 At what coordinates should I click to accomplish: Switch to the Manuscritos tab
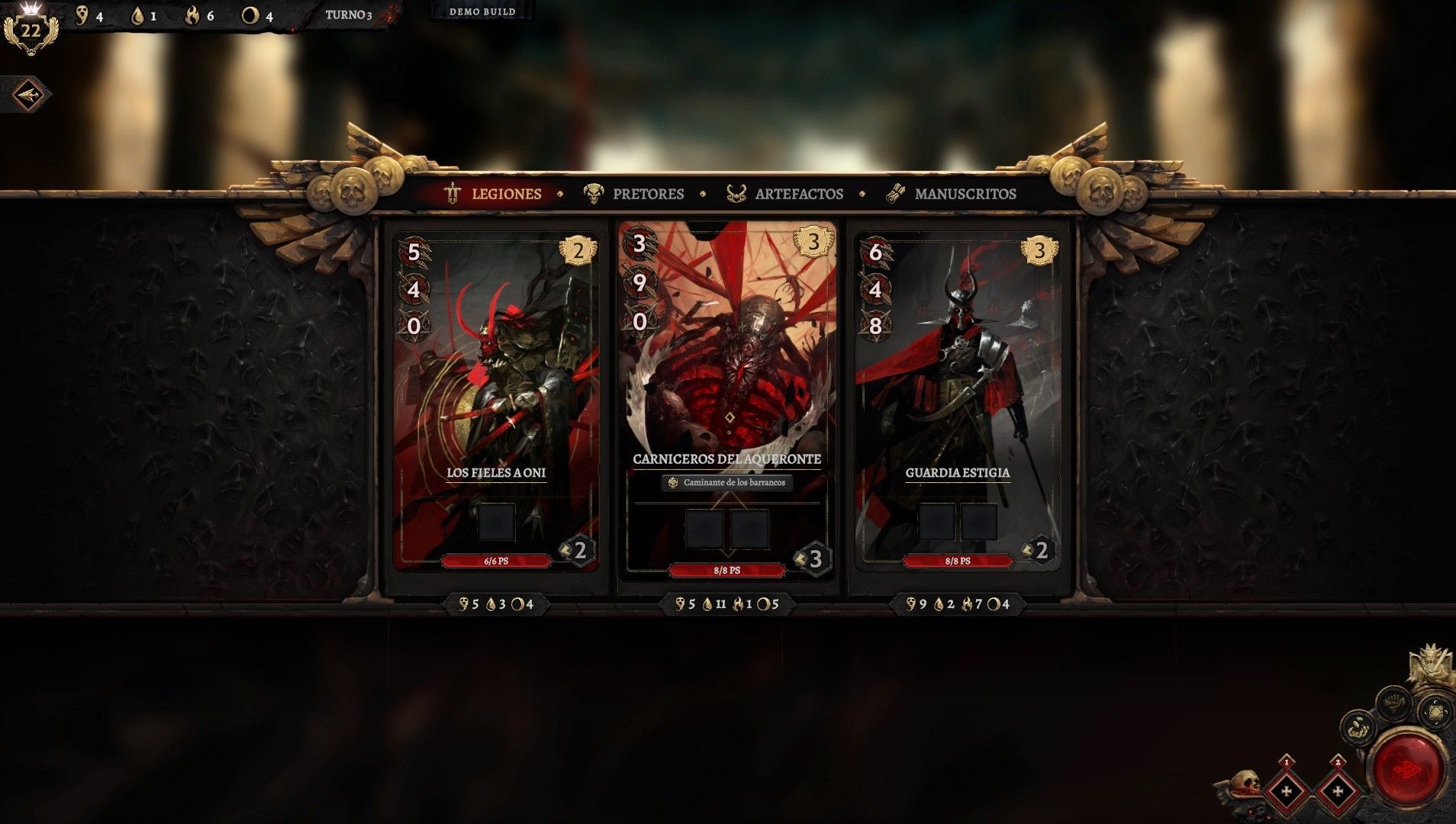(951, 194)
